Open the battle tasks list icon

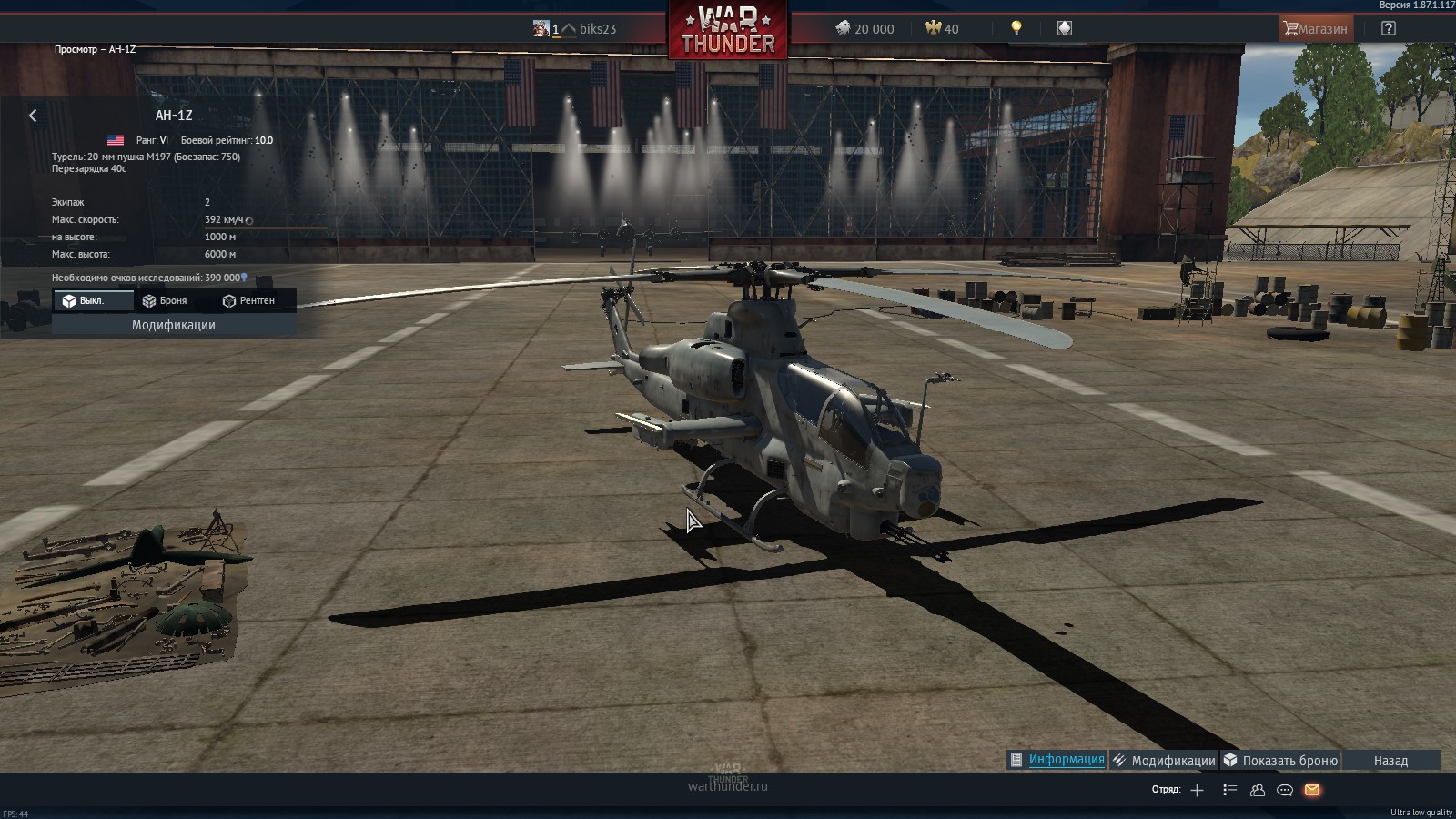click(1230, 791)
